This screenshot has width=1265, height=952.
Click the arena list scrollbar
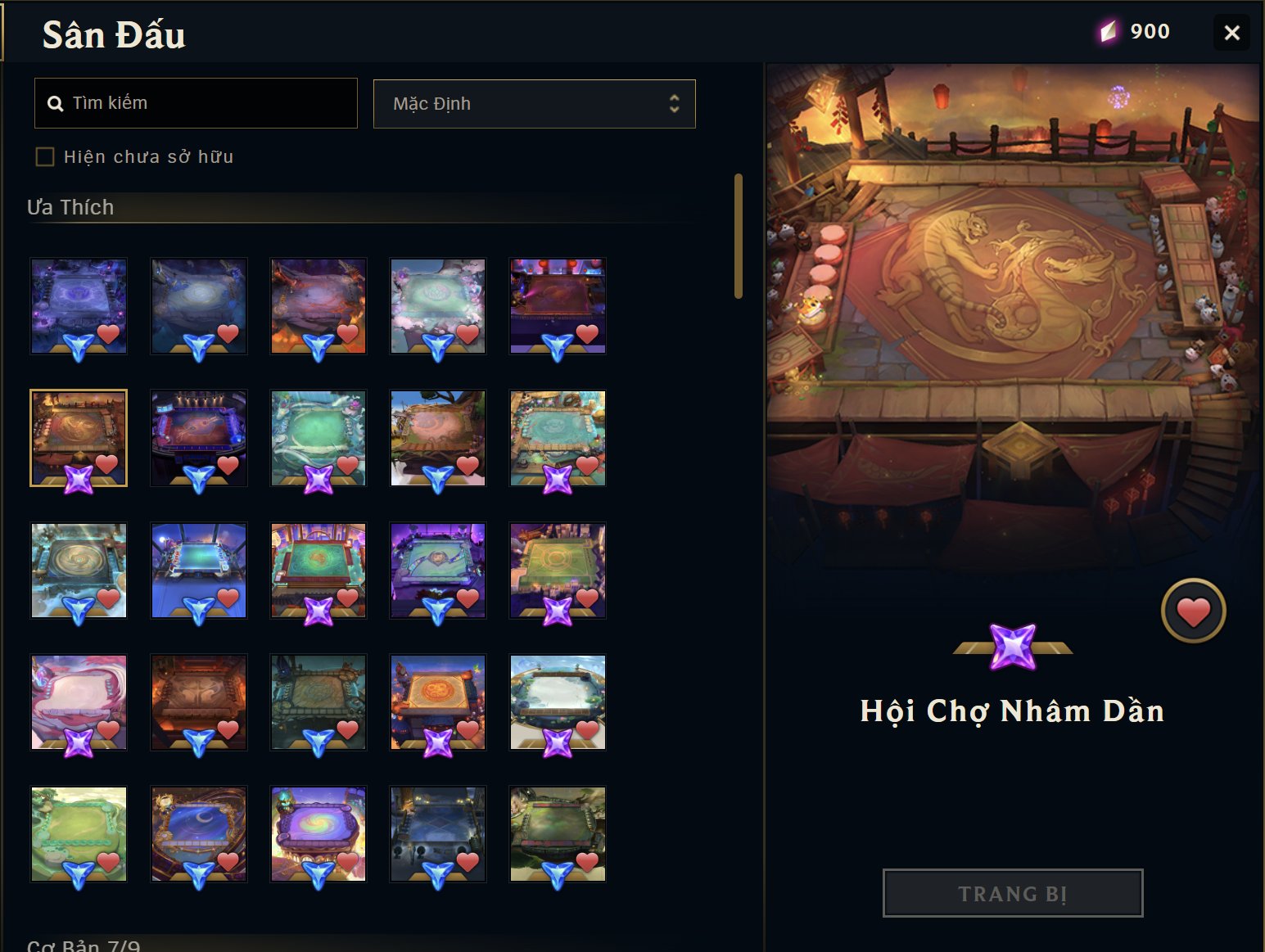tap(739, 236)
